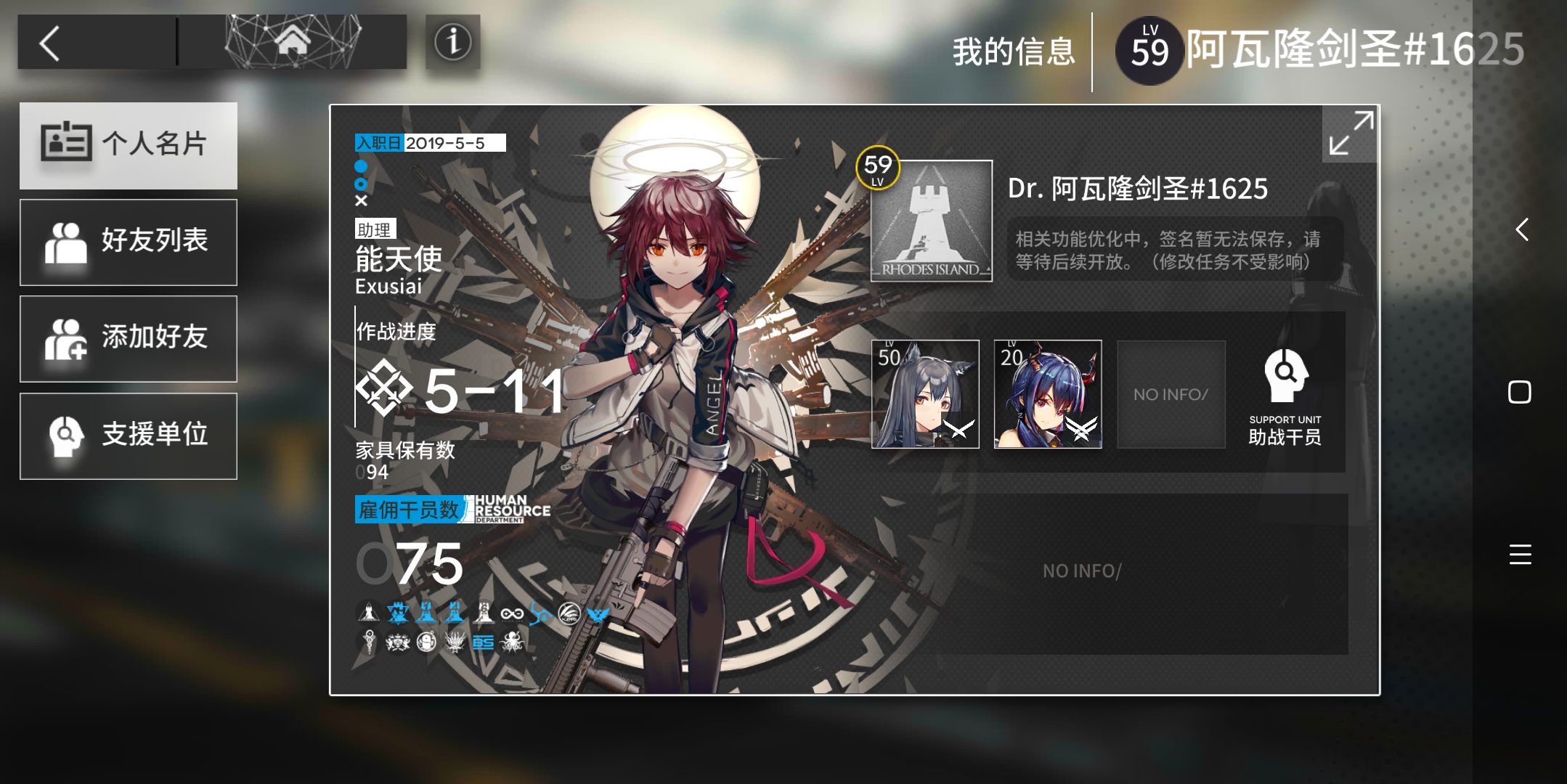Go back using the top-left arrow

pyautogui.click(x=50, y=44)
